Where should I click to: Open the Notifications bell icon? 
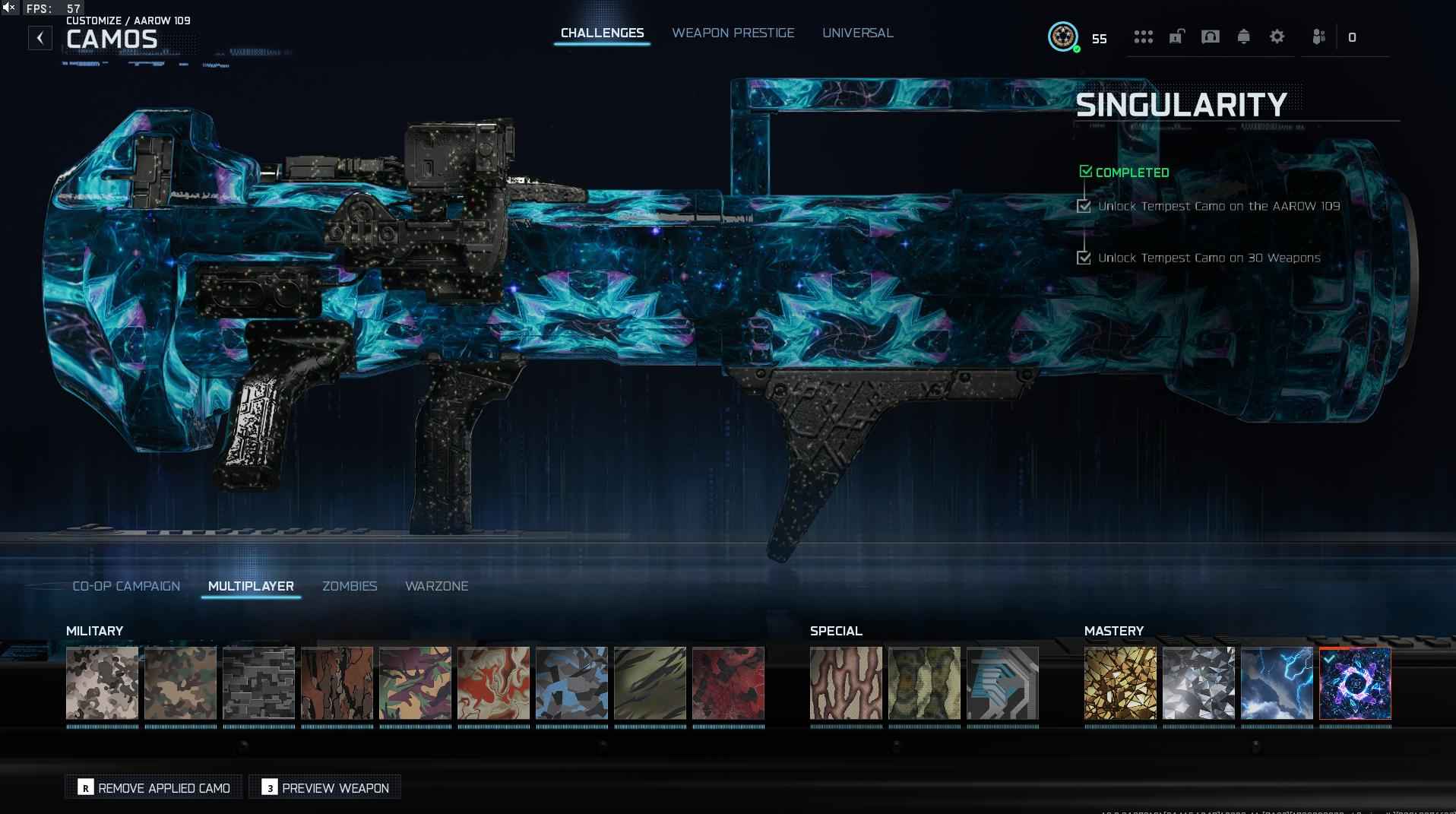point(1244,36)
